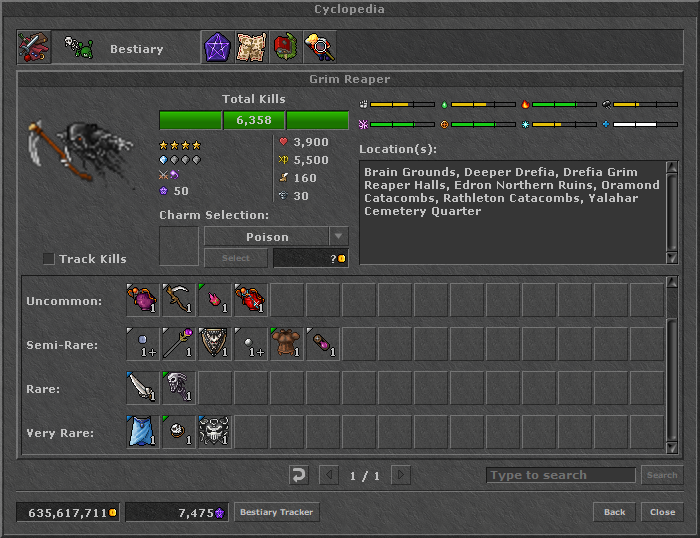The height and width of the screenshot is (538, 700).
Task: Click the scythe loot slot
Action: pos(179,300)
